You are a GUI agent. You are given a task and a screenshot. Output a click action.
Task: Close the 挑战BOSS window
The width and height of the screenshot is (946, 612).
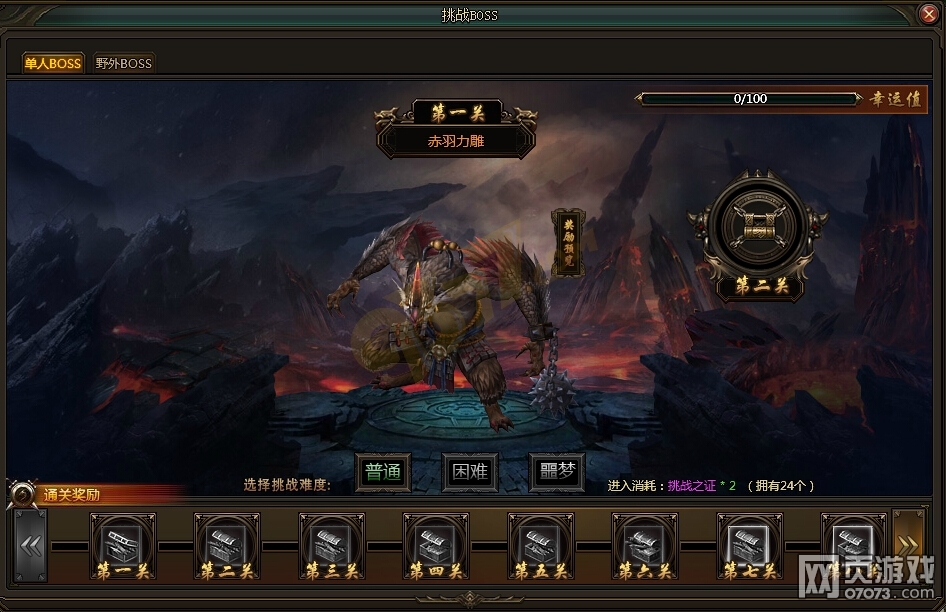pos(928,14)
